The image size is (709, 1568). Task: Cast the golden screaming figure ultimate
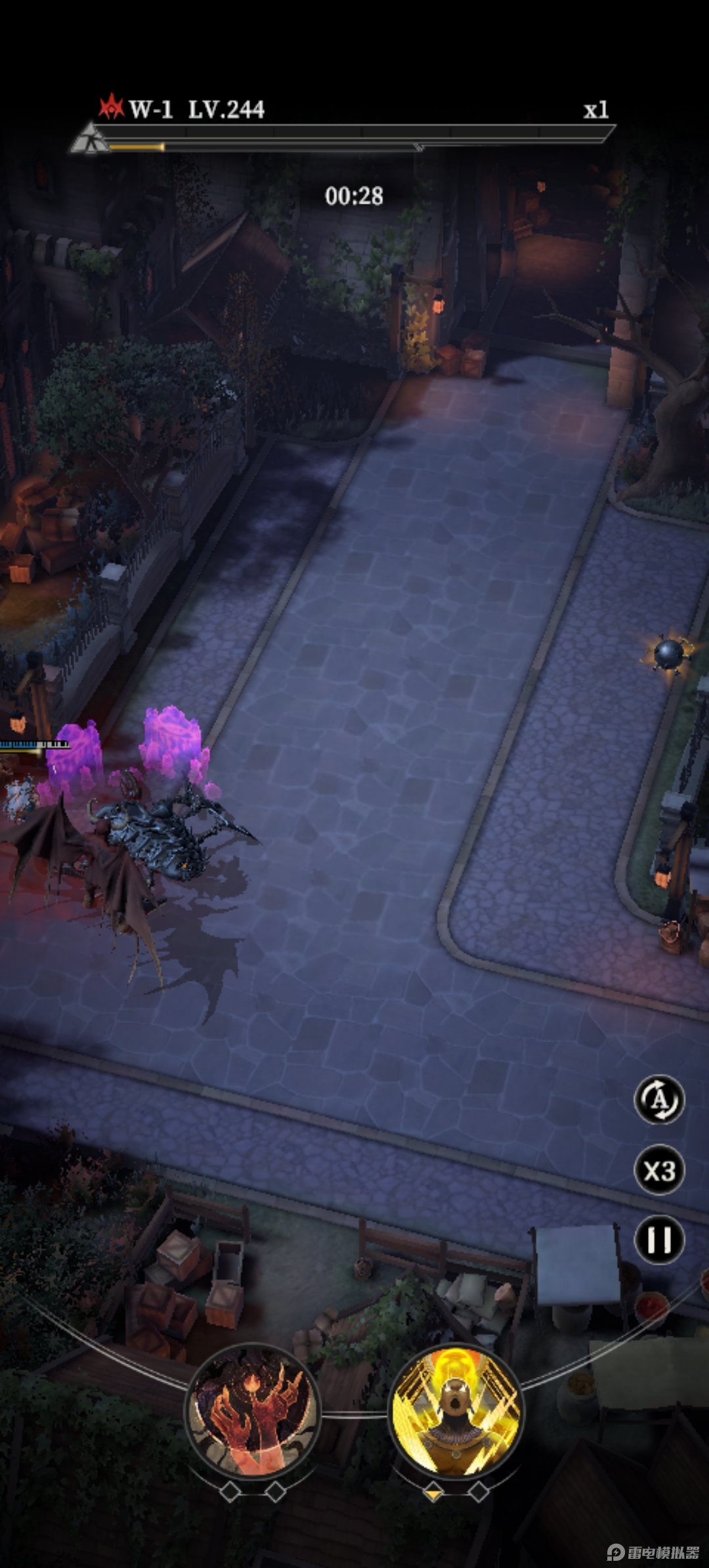456,1409
